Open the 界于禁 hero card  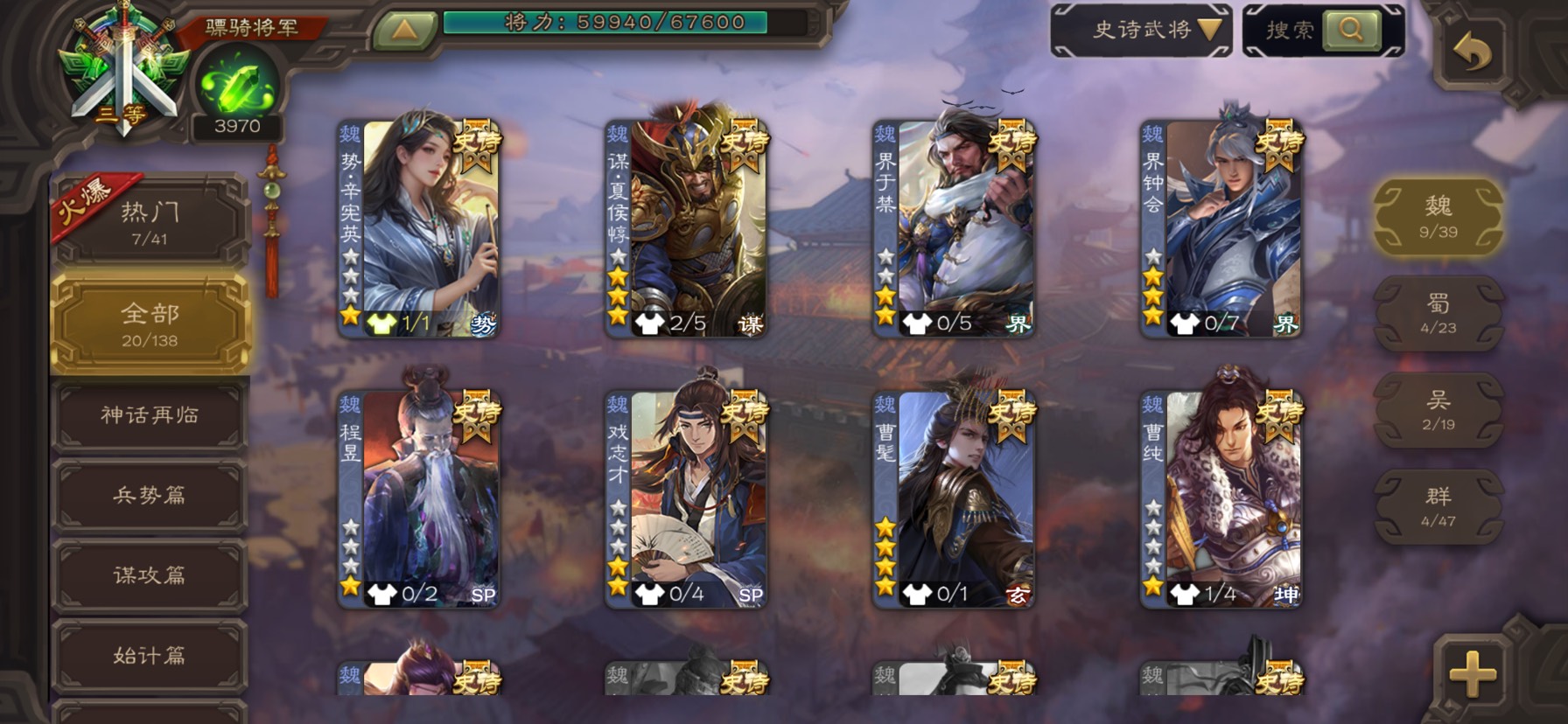[x=955, y=228]
